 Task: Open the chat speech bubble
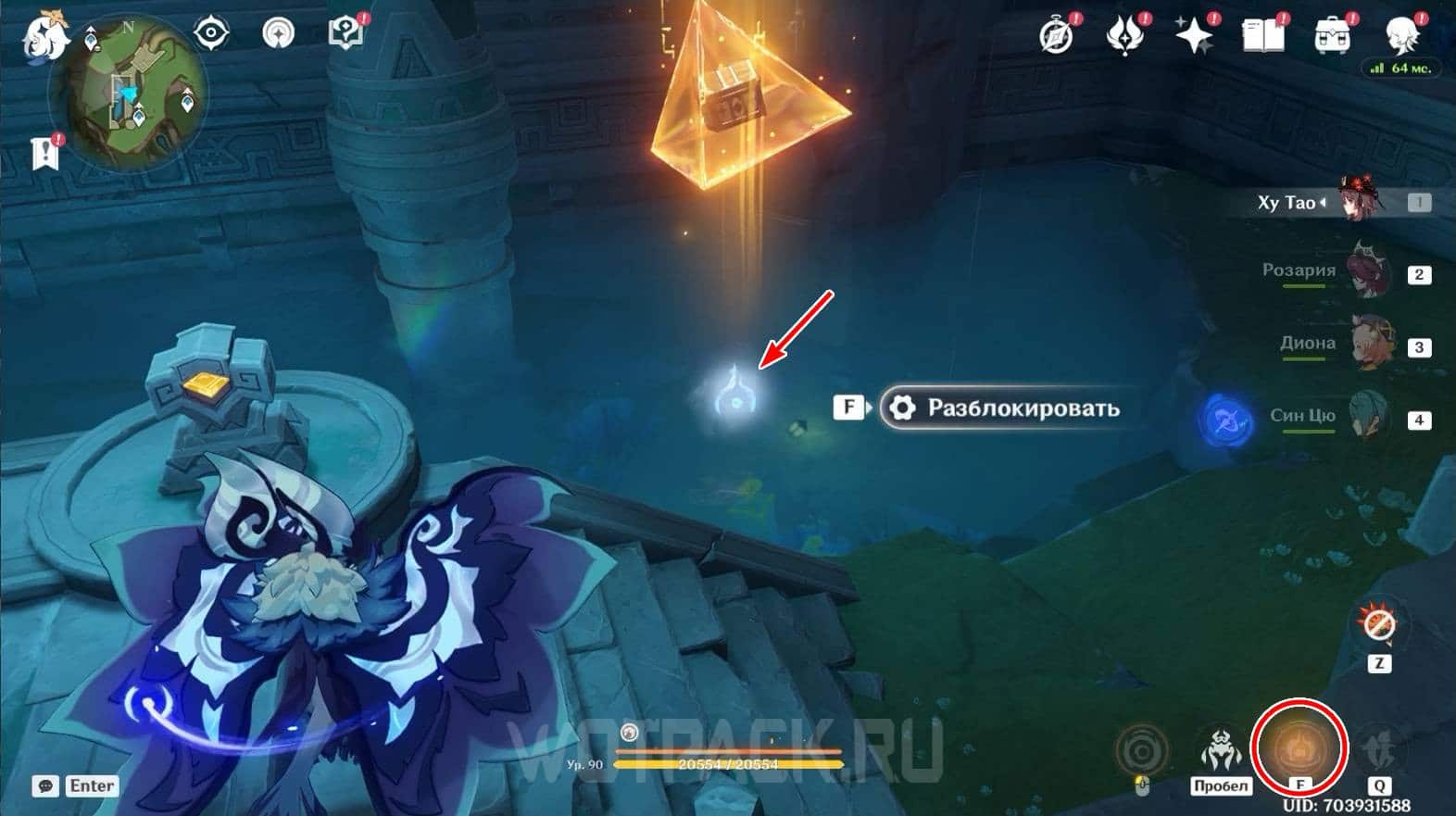tap(45, 786)
